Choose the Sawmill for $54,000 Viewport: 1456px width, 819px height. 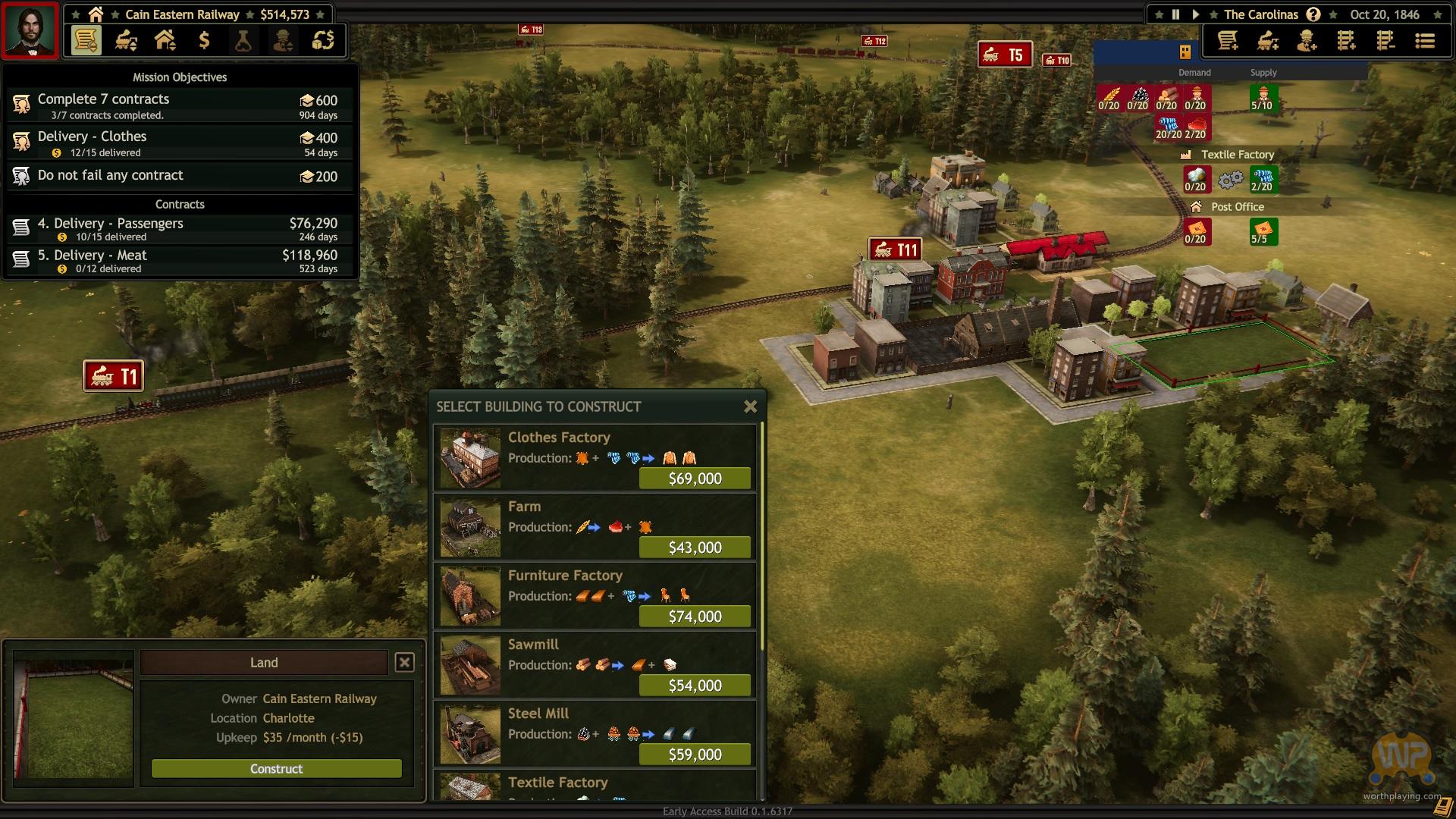[x=695, y=686]
